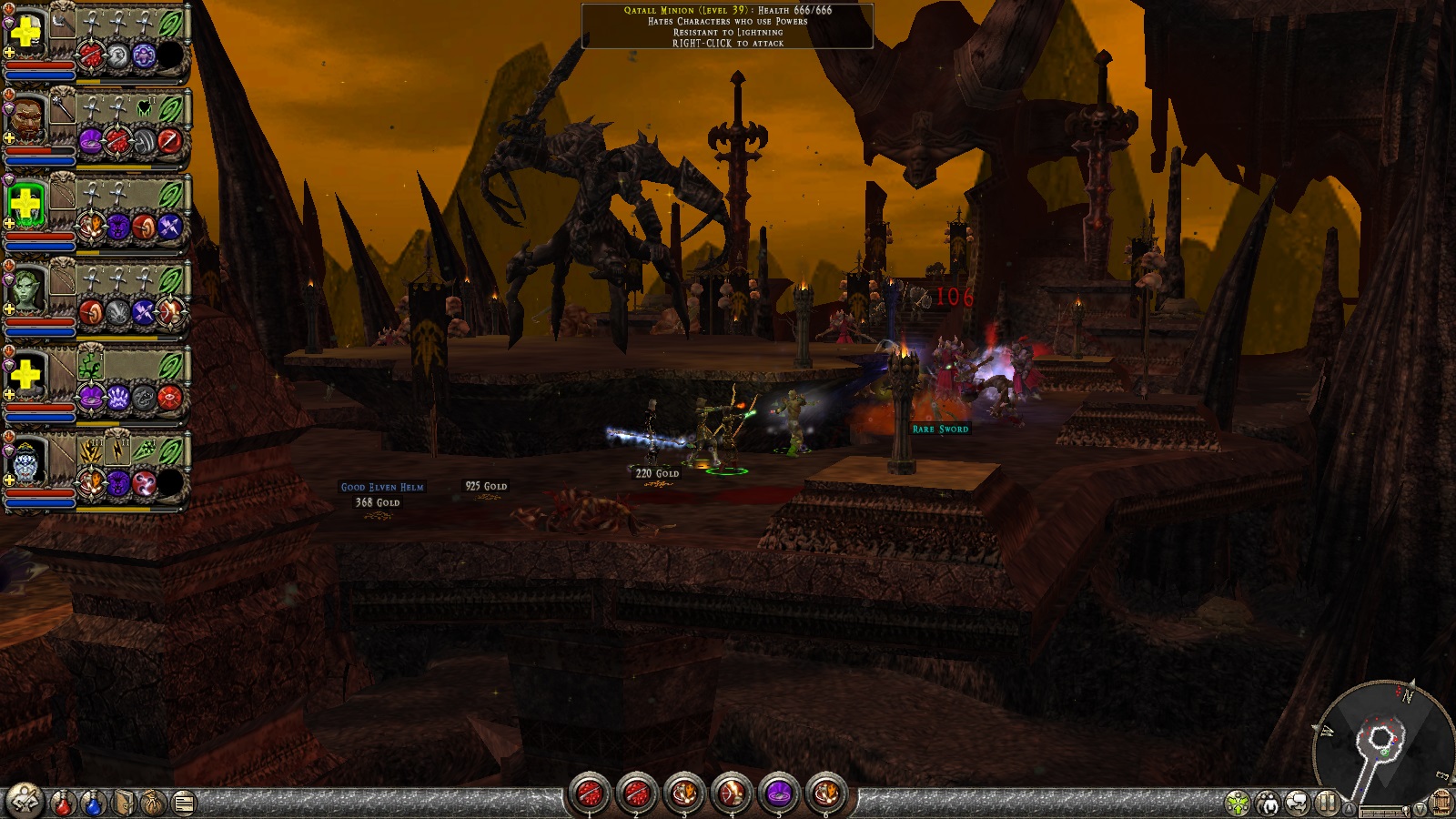Click the list menu icon beside the bag

coord(184,804)
